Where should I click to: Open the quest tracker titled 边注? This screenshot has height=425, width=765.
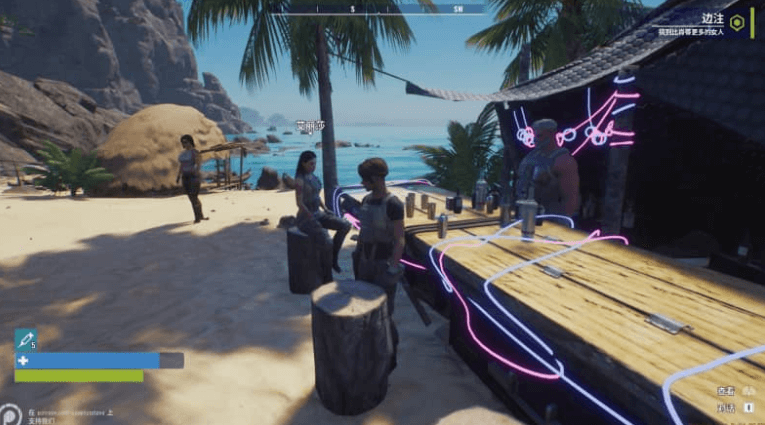[x=711, y=18]
